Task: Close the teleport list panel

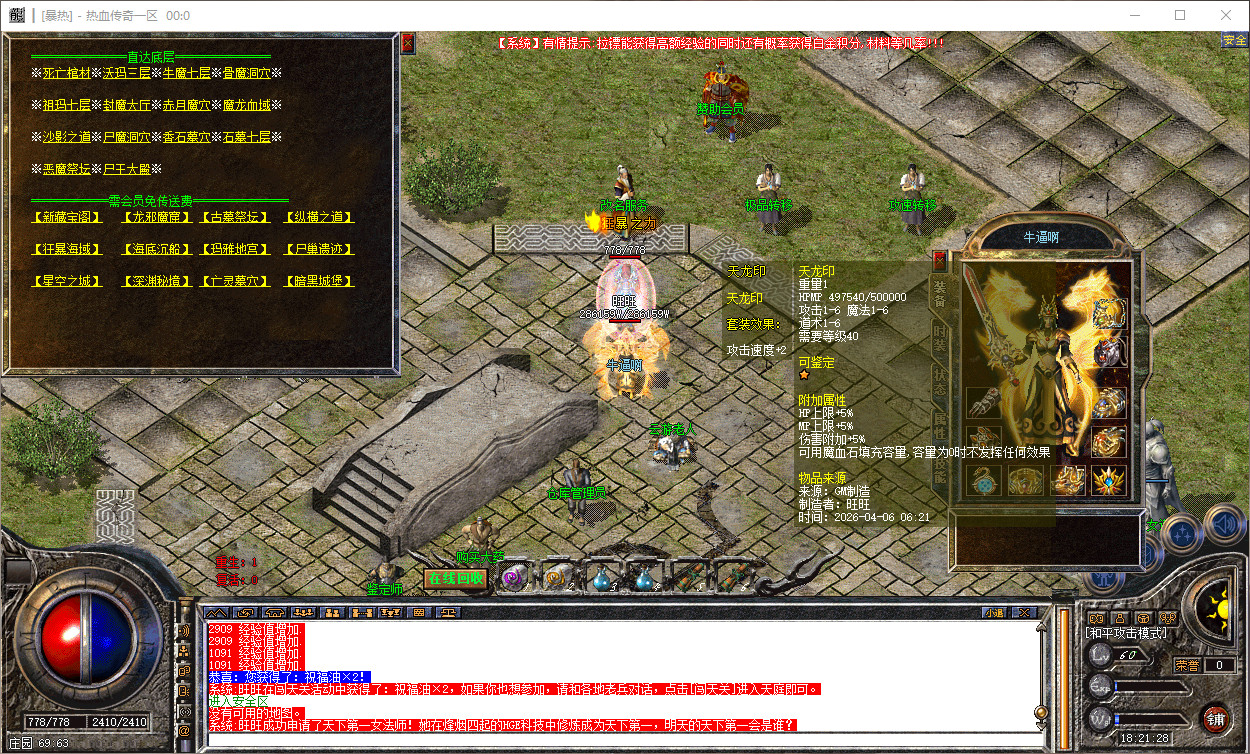Action: [407, 43]
